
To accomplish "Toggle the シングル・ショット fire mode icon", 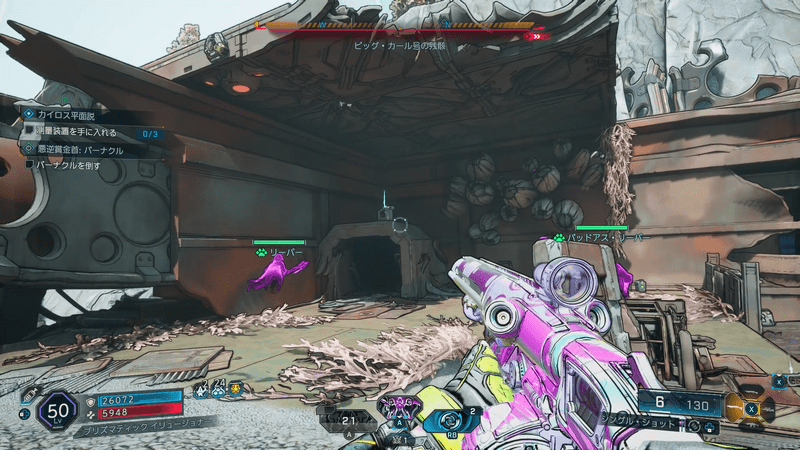I will click(692, 425).
